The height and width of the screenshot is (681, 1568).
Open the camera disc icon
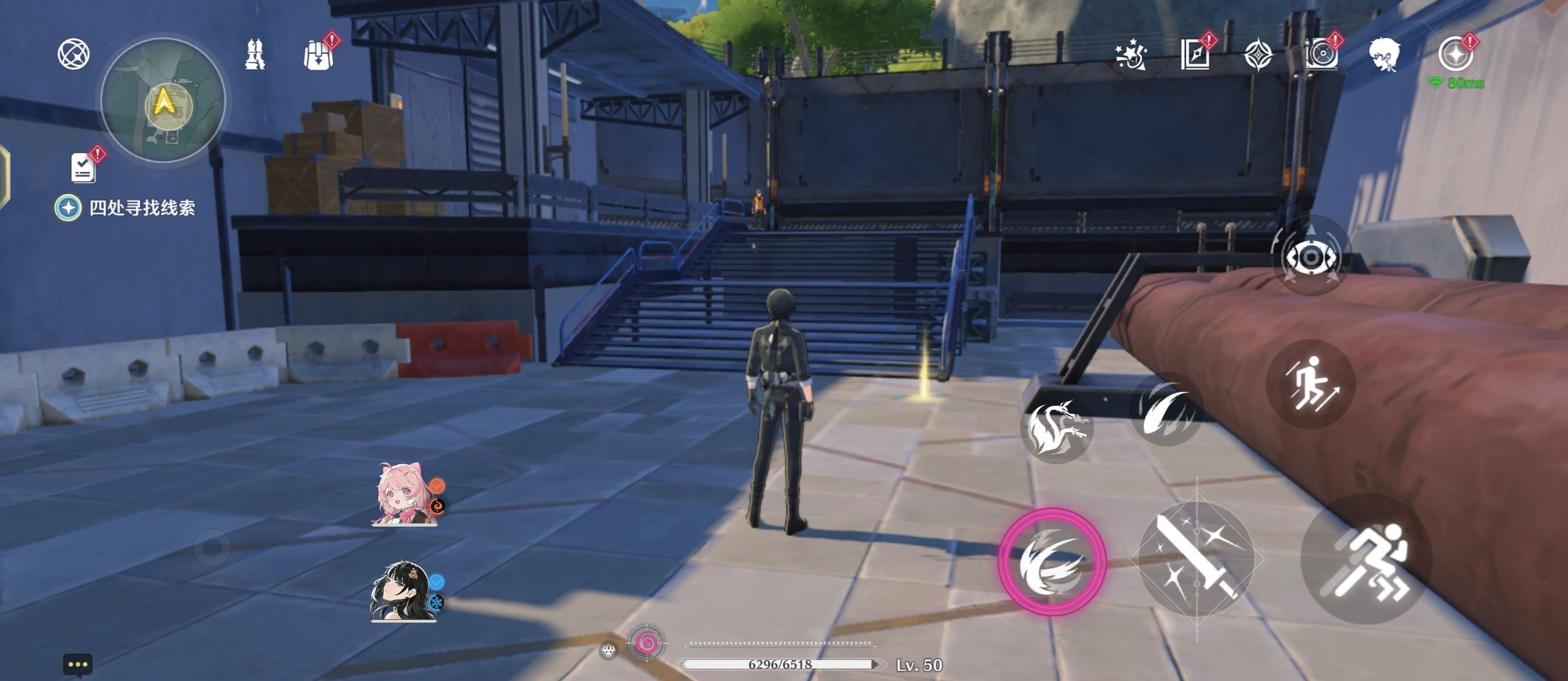click(x=1321, y=54)
